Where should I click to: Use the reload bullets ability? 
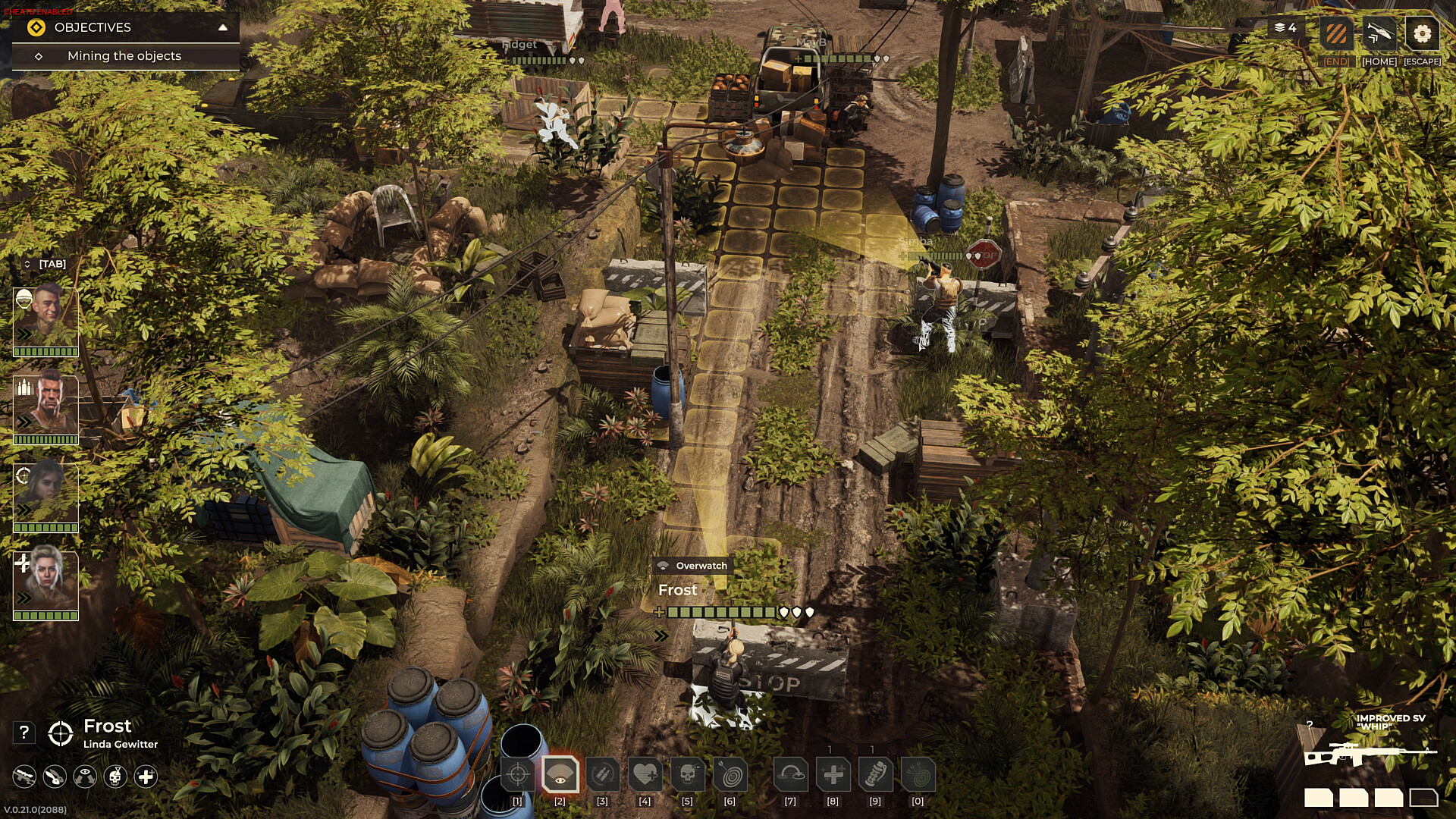tap(603, 775)
